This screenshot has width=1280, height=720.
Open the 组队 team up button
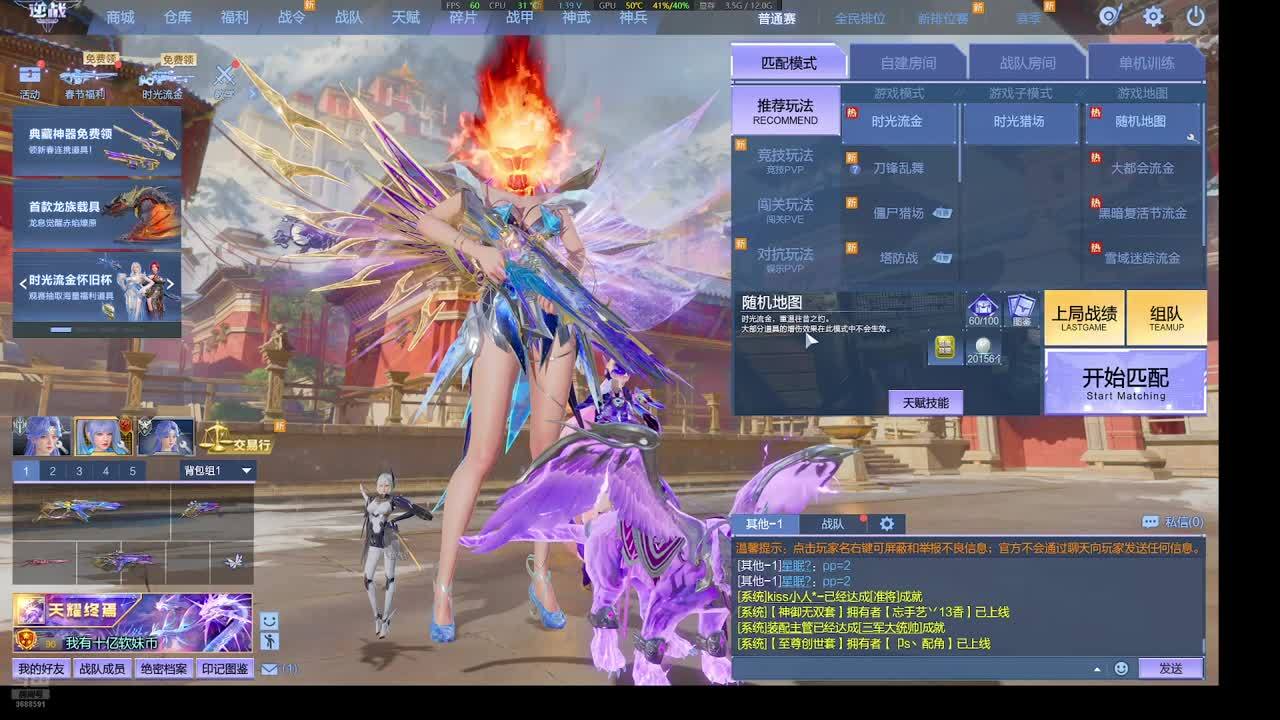pyautogui.click(x=1166, y=318)
